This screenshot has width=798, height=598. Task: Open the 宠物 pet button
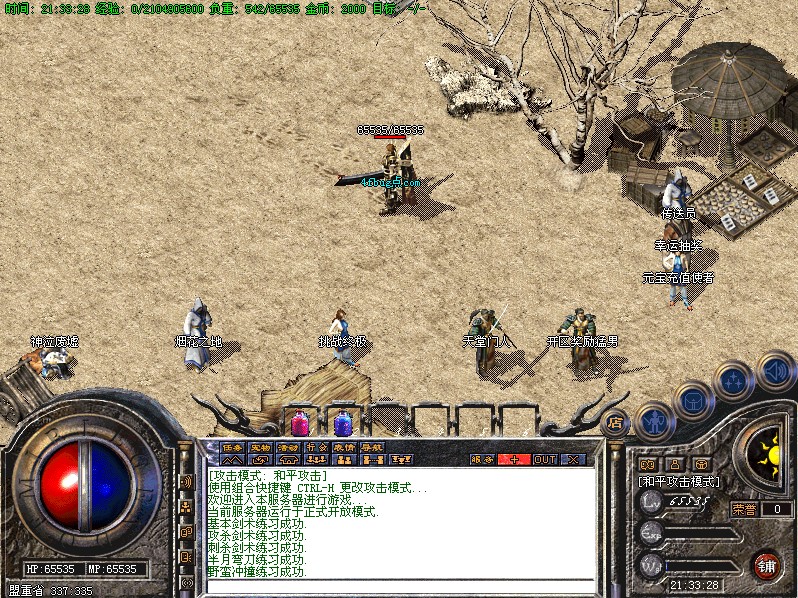click(x=260, y=447)
